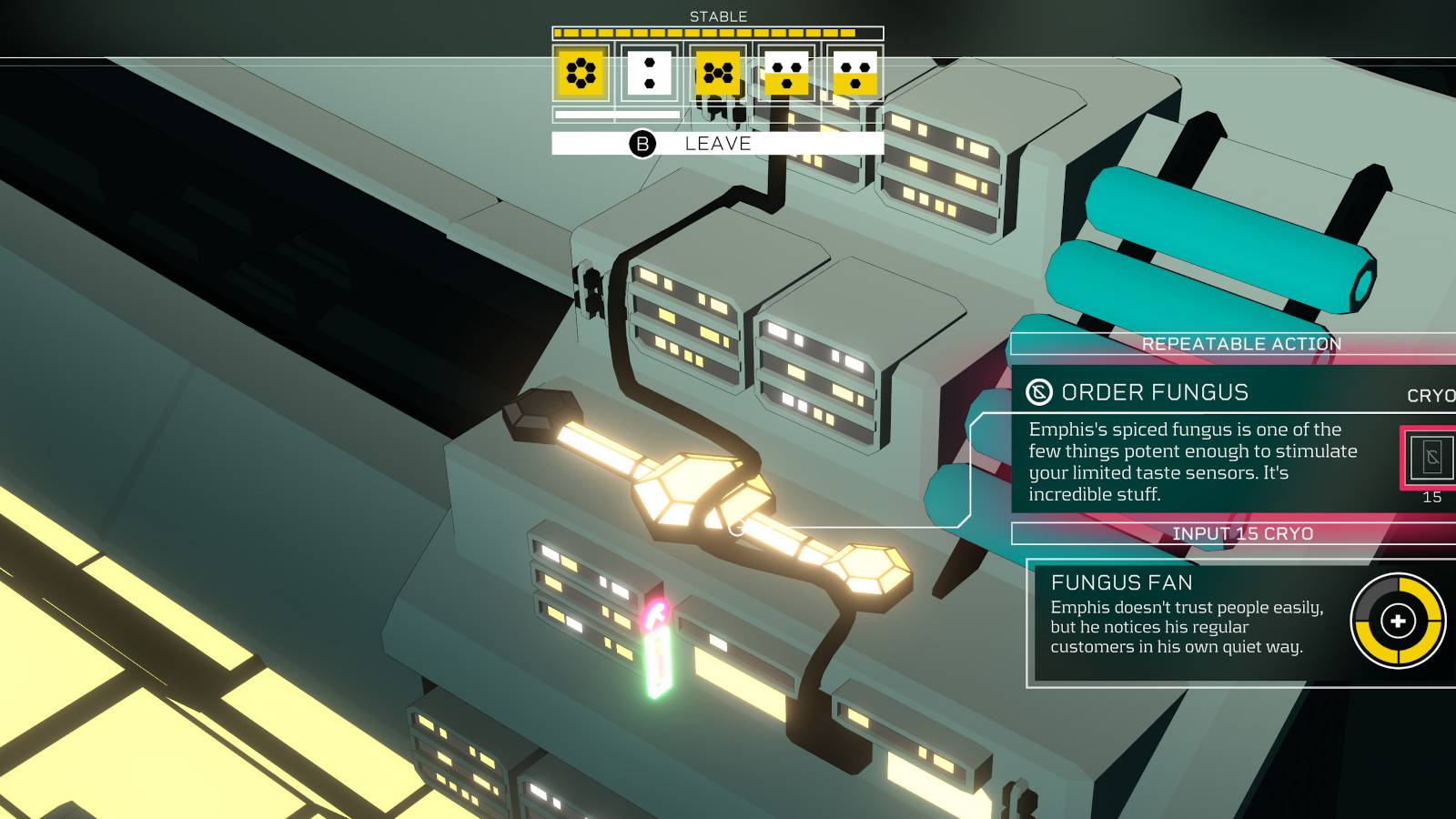Select the fourth die showing three pips
Screen dimensions: 1456x819
[787, 77]
